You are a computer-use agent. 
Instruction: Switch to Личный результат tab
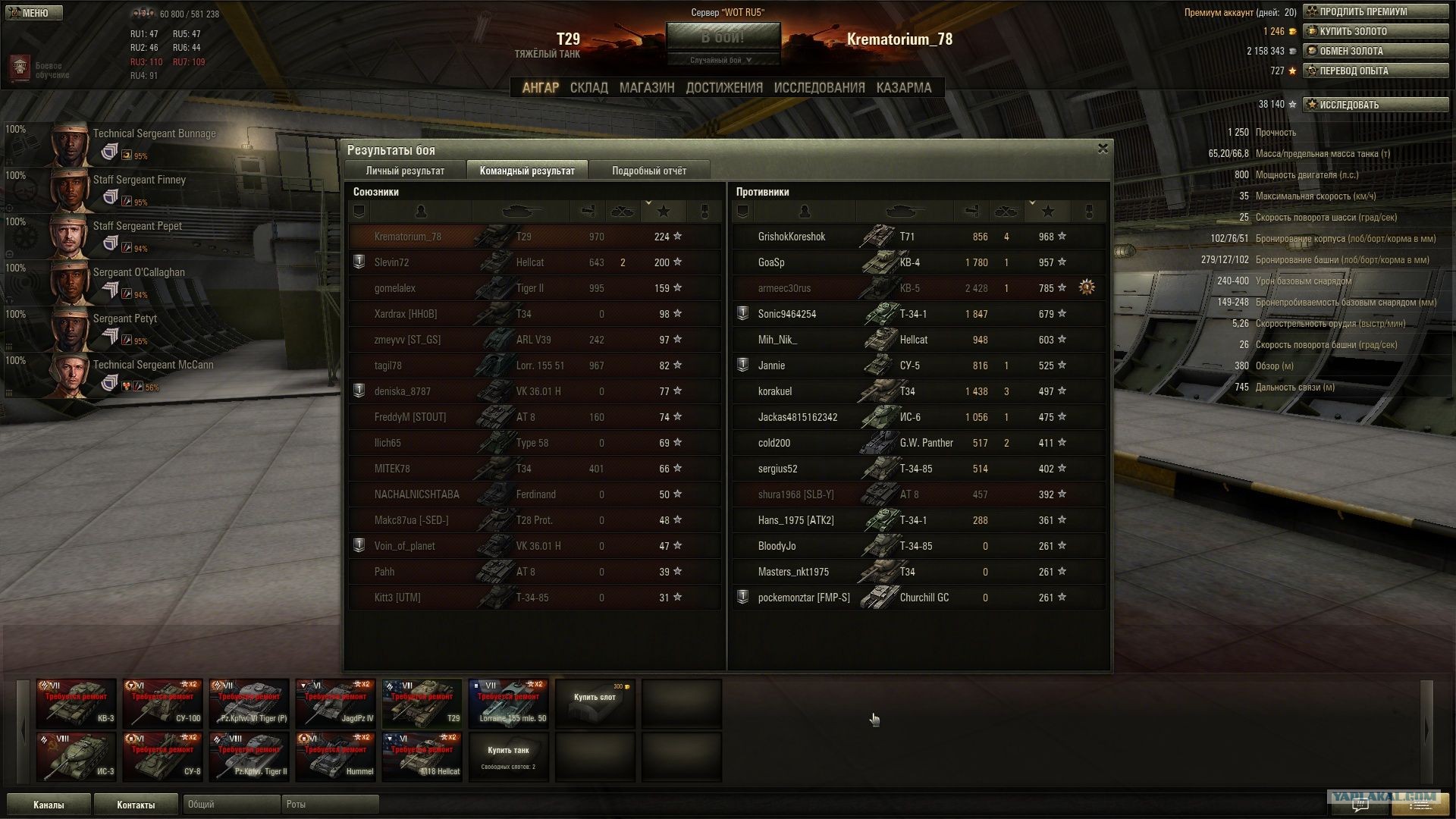click(405, 171)
